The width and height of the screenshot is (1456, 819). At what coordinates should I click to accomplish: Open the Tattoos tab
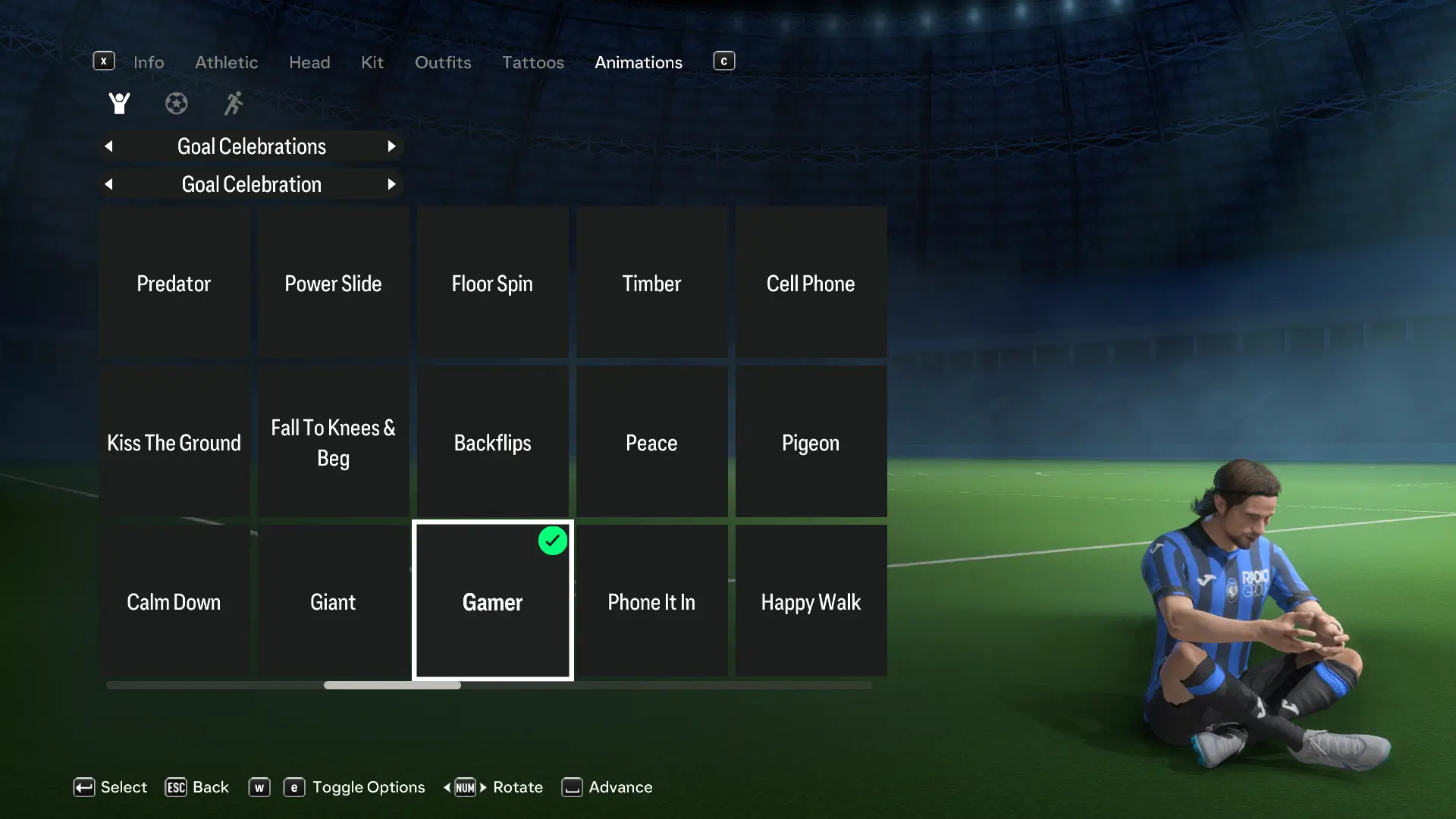533,62
